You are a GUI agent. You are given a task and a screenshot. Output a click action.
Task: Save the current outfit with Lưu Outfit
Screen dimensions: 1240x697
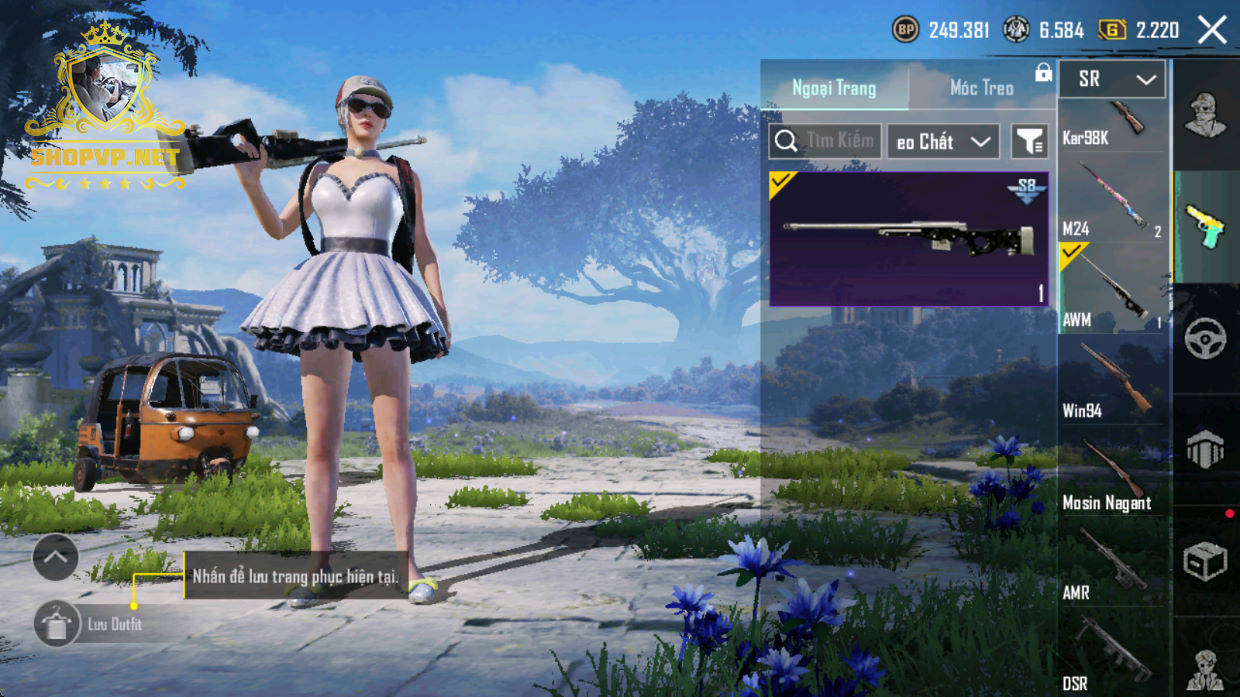pyautogui.click(x=90, y=624)
